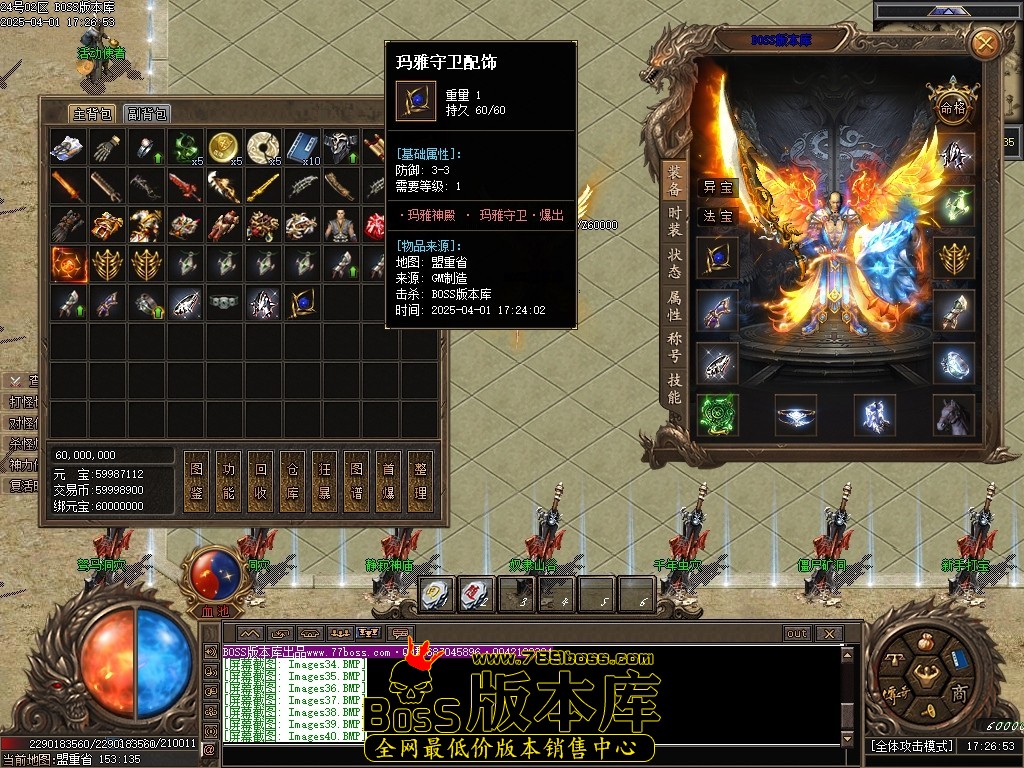Use the first hotbar scroll item

coord(434,594)
